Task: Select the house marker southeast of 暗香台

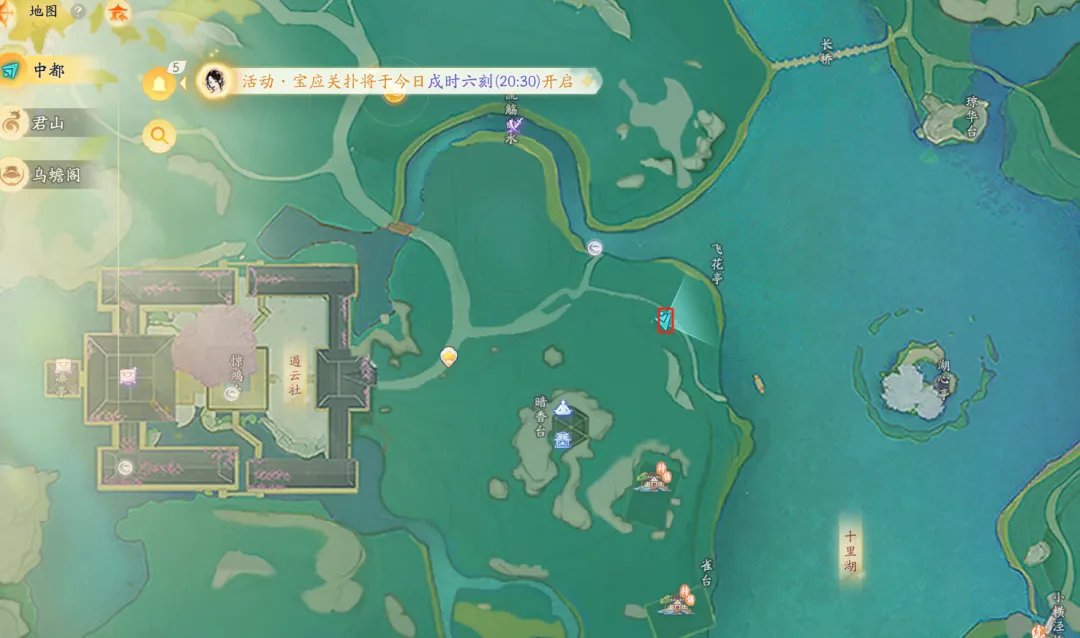Action: pos(655,479)
